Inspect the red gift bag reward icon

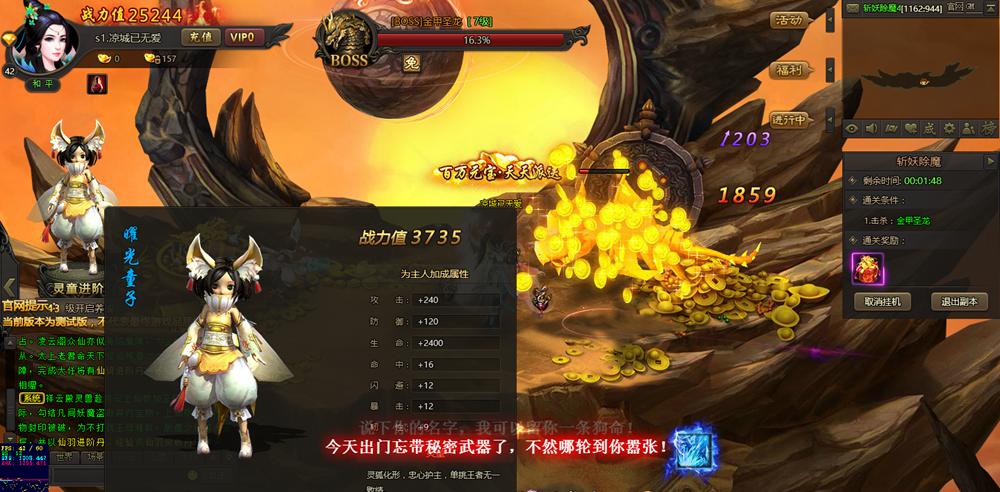coord(867,268)
